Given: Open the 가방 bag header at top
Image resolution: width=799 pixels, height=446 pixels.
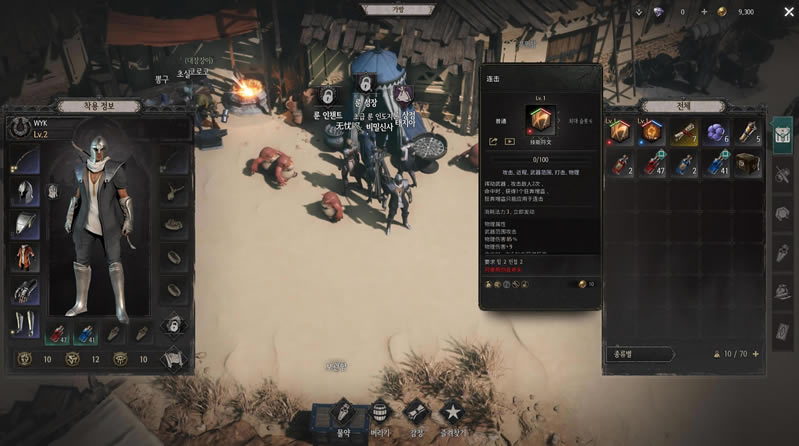Looking at the screenshot, I should coord(399,9).
